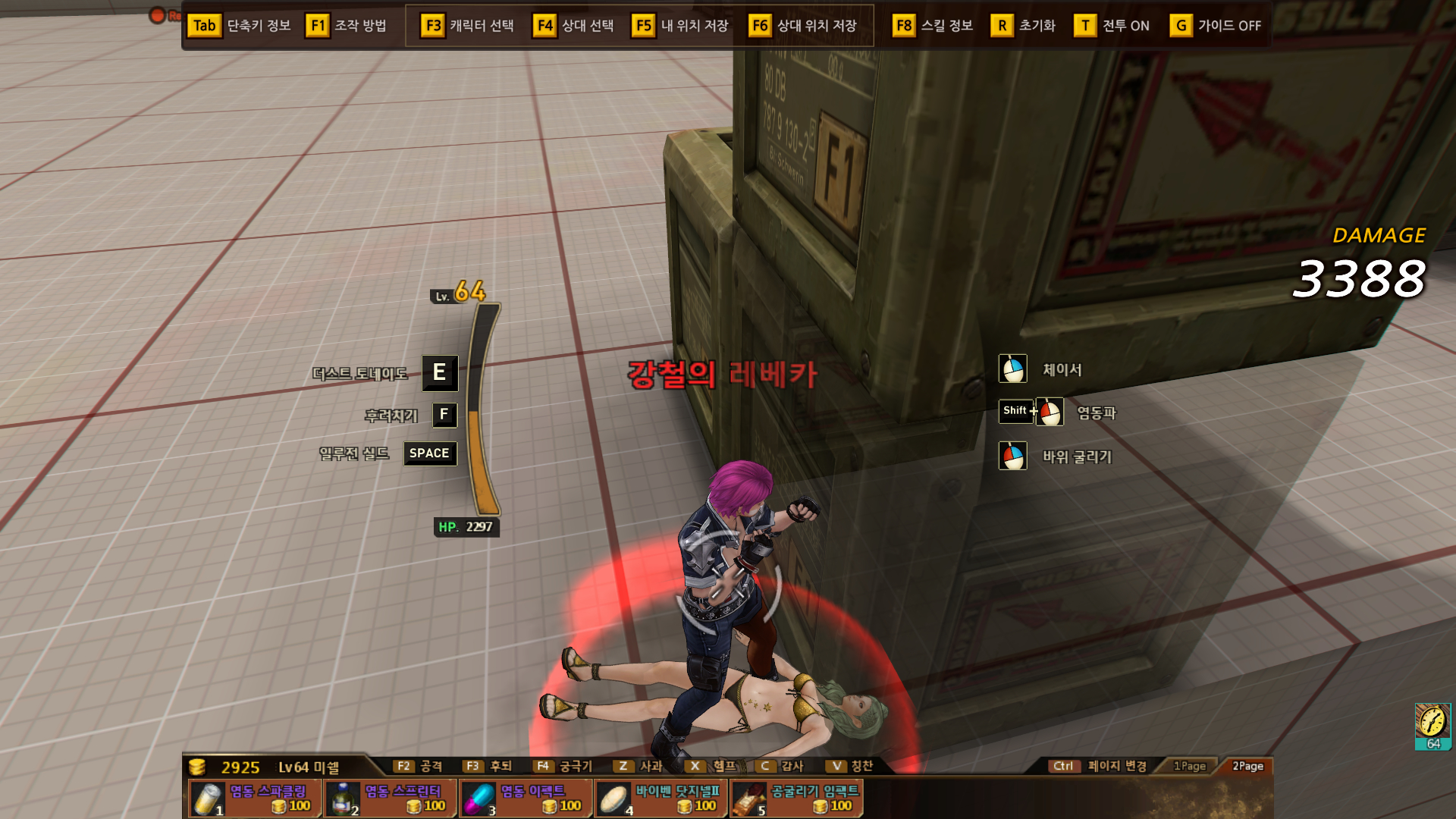Save my position with 내 위치 저장
1456x819 pixels.
coord(680,26)
